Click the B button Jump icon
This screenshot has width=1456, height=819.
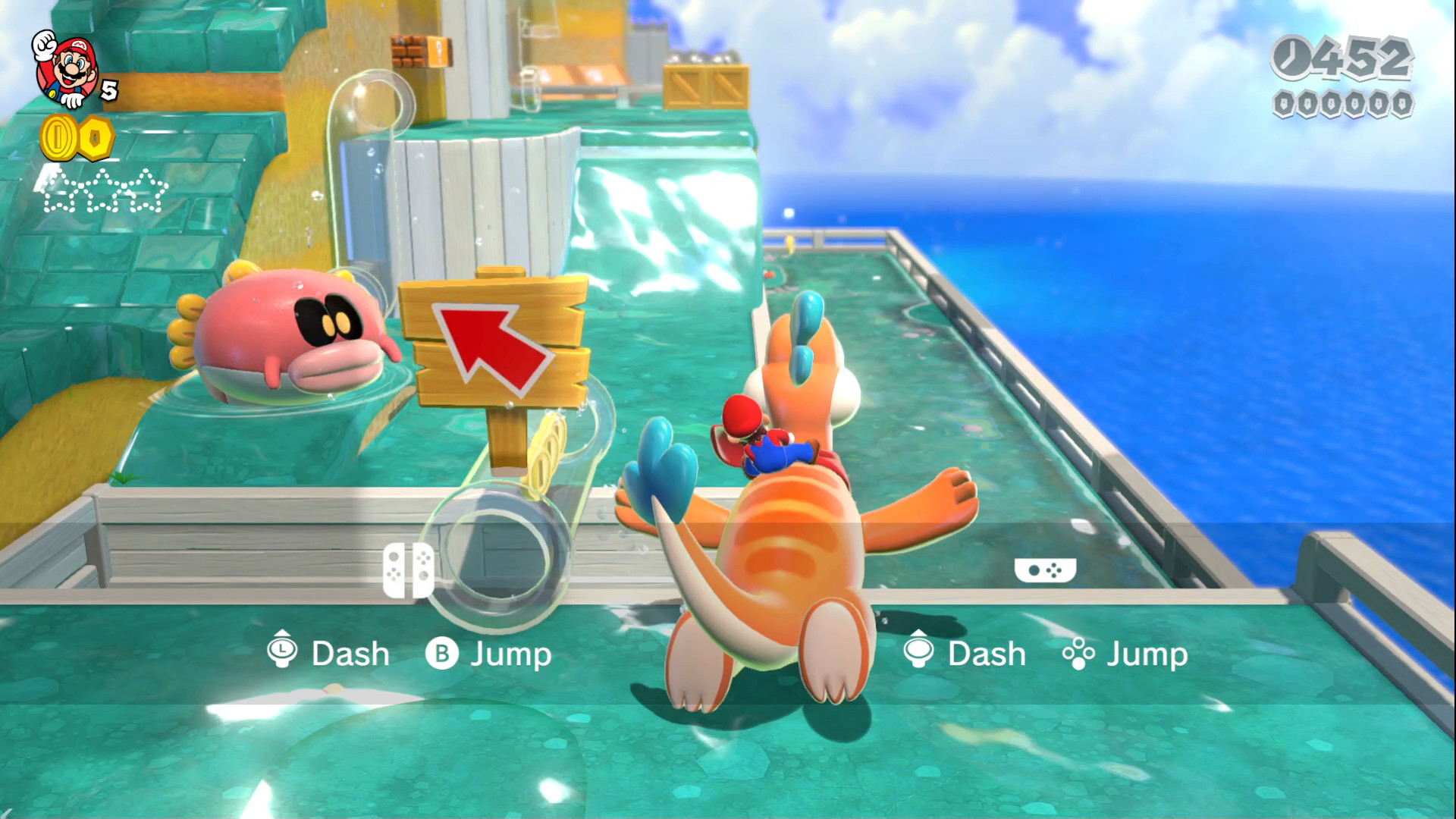pyautogui.click(x=444, y=652)
